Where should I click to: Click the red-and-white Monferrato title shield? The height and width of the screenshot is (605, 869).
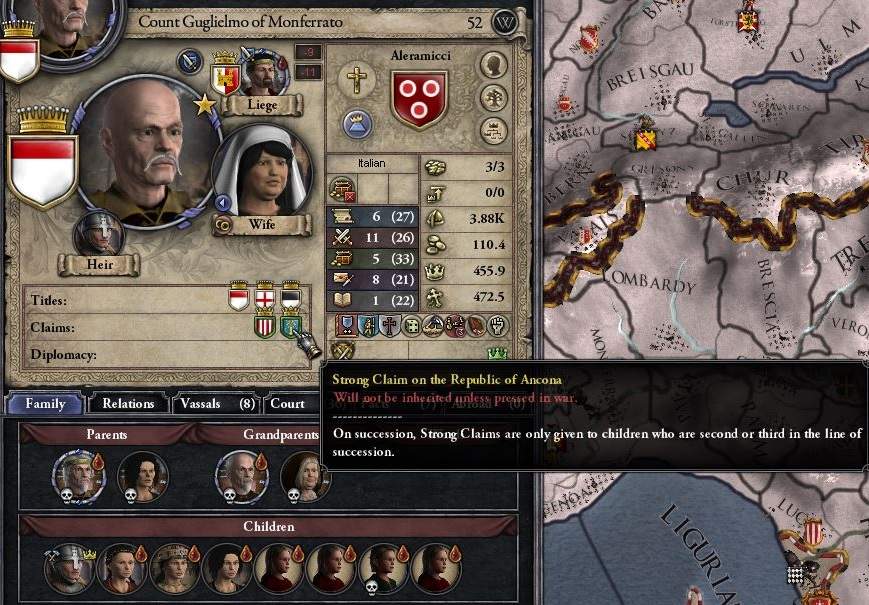[239, 297]
